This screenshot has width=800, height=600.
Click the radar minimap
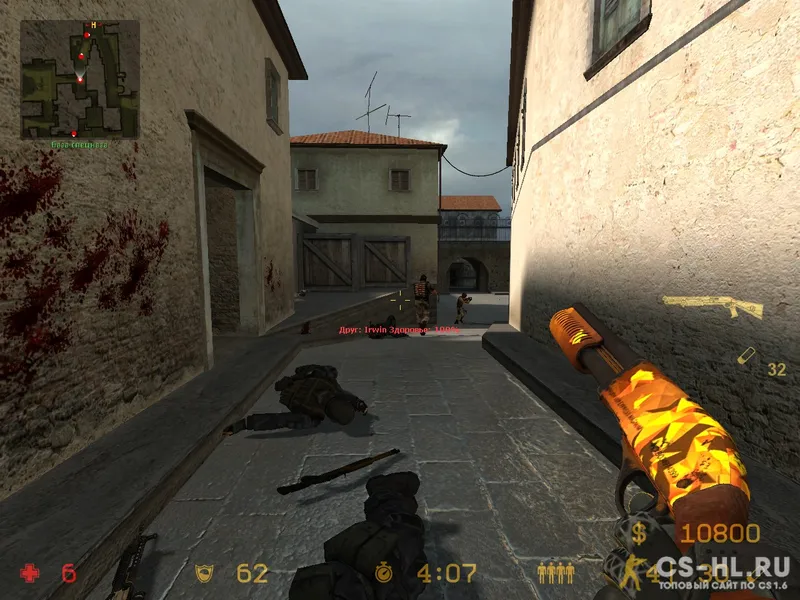80,79
